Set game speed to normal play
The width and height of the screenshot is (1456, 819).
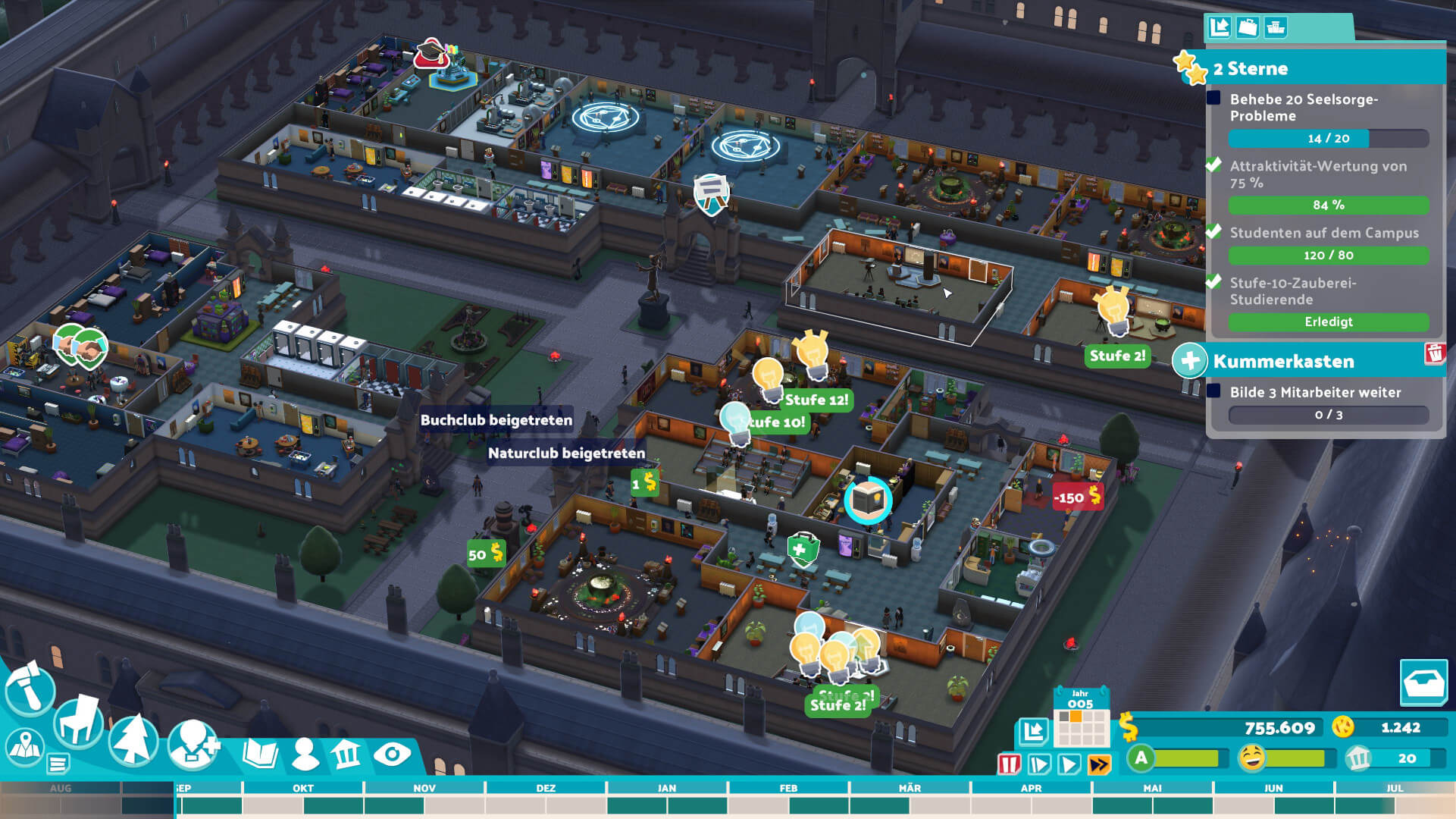coord(1069,764)
